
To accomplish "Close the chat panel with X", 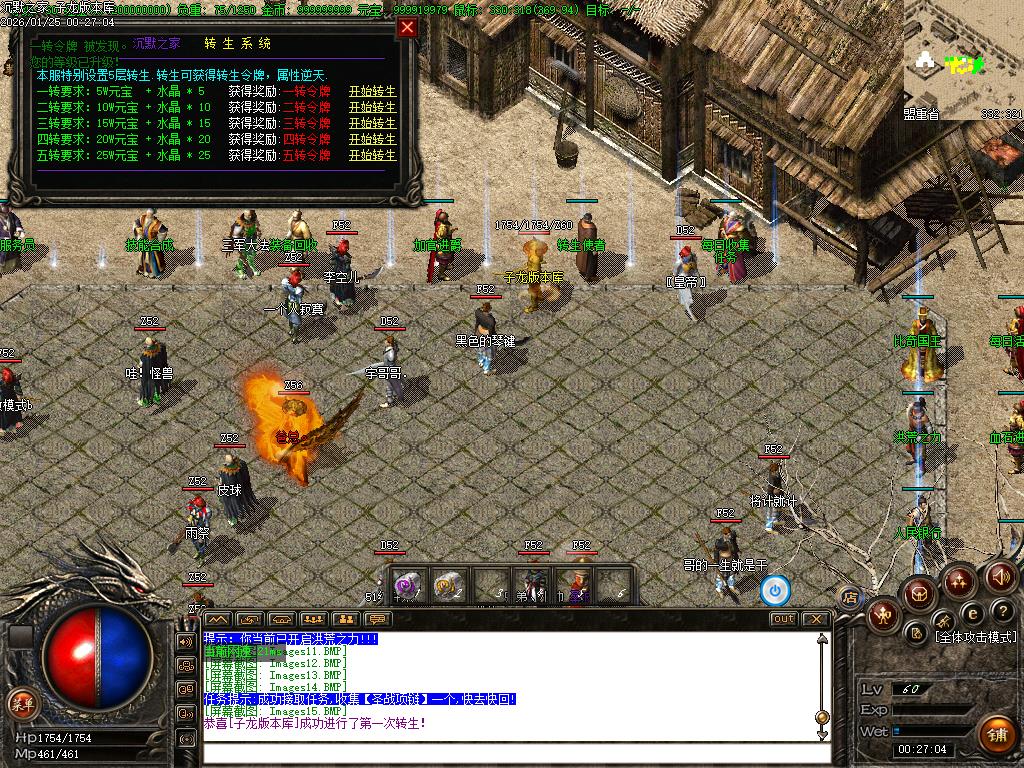I will (x=816, y=619).
